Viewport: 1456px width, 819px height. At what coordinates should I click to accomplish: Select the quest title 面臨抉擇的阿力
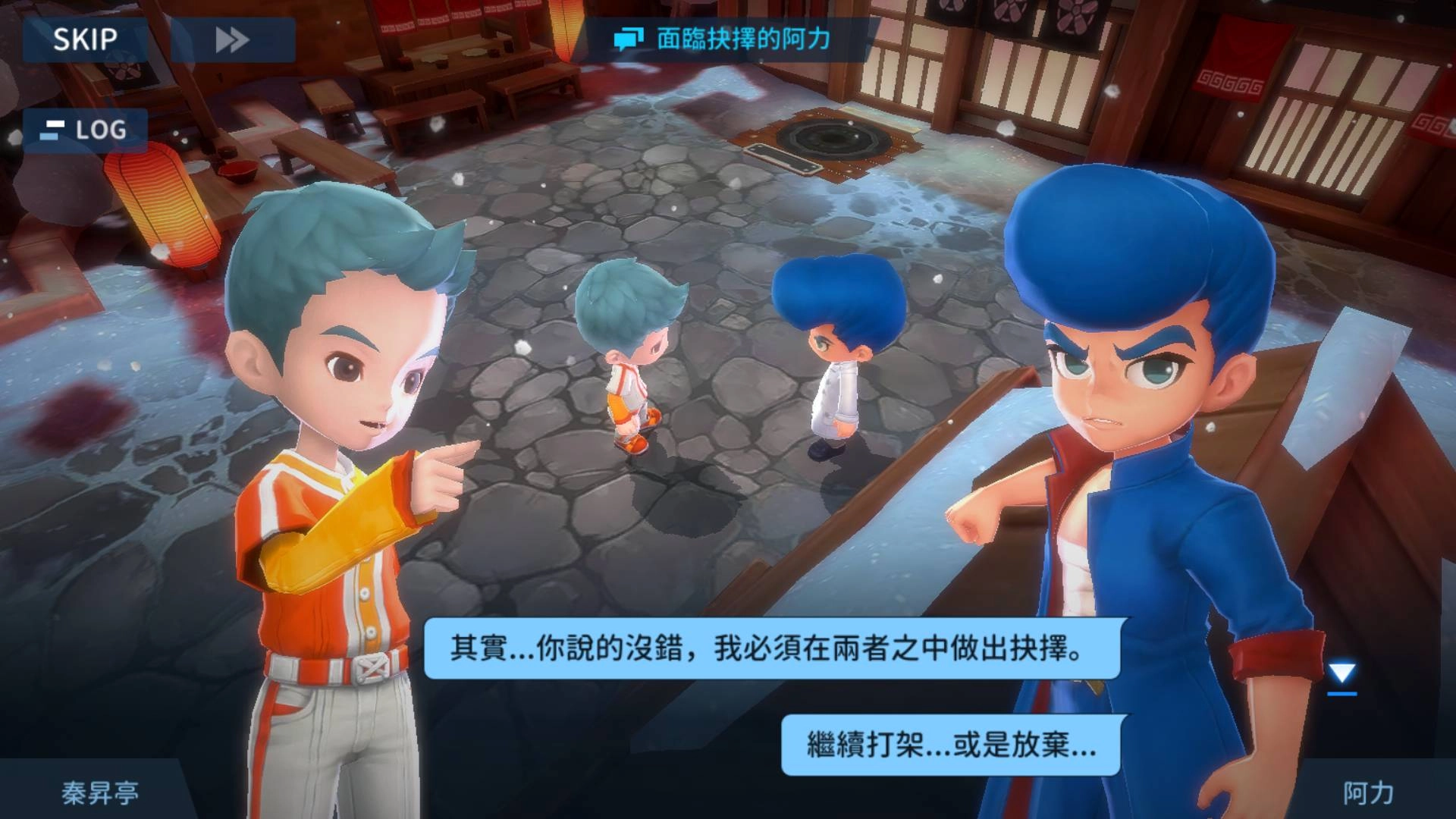pyautogui.click(x=745, y=40)
